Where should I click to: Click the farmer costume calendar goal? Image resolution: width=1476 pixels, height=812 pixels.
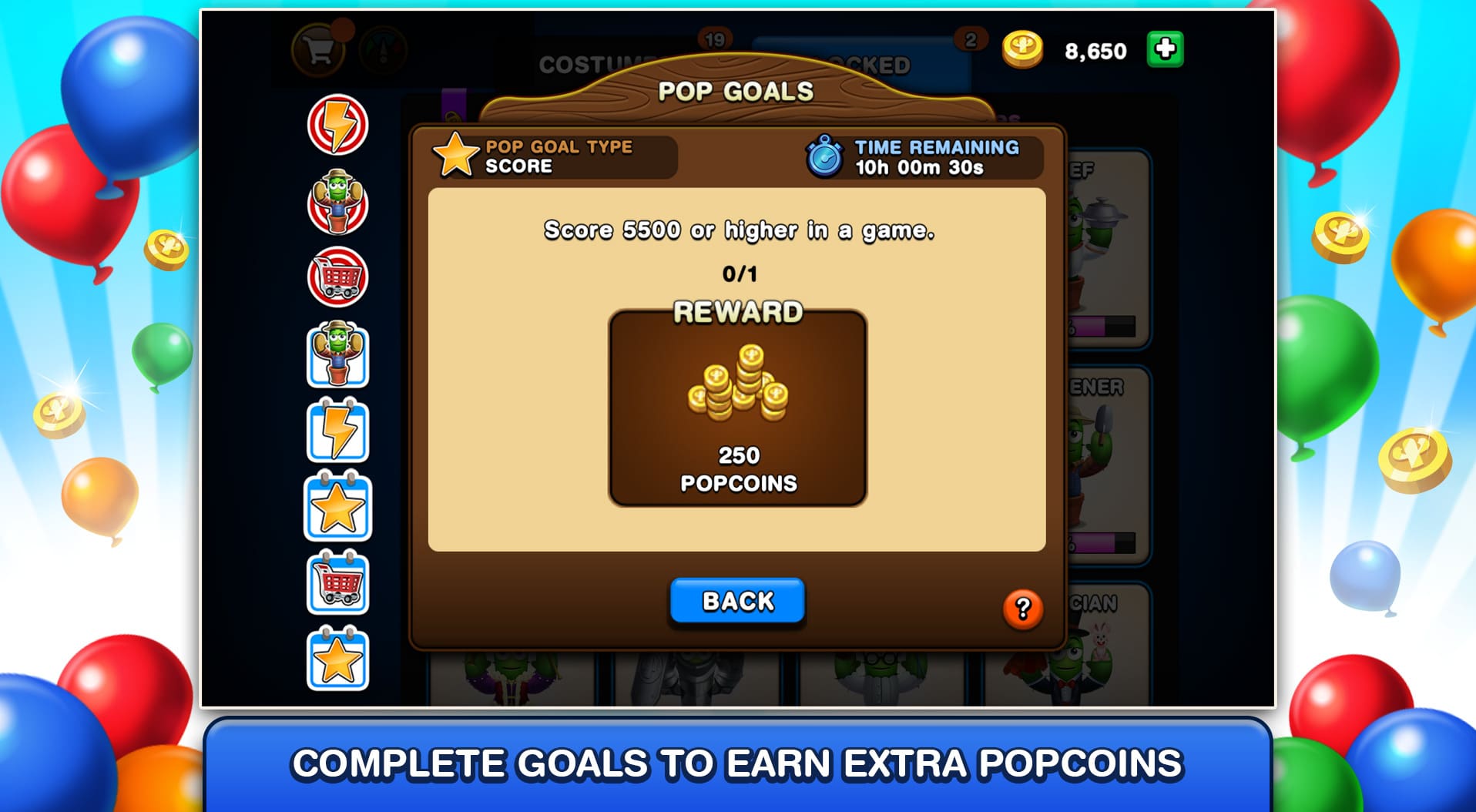click(x=339, y=356)
